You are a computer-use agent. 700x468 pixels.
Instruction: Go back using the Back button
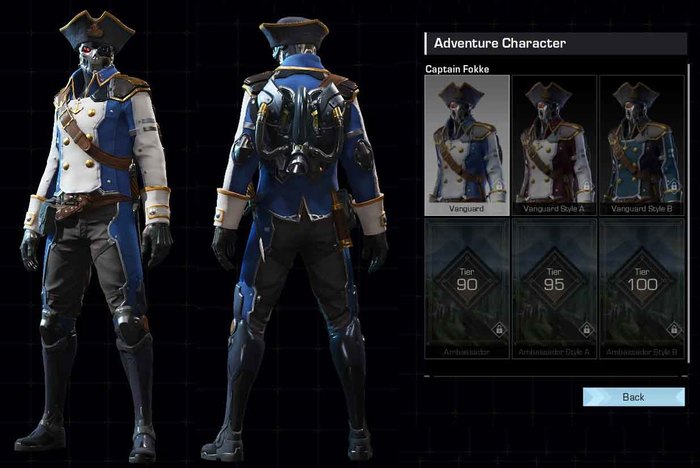coord(633,397)
